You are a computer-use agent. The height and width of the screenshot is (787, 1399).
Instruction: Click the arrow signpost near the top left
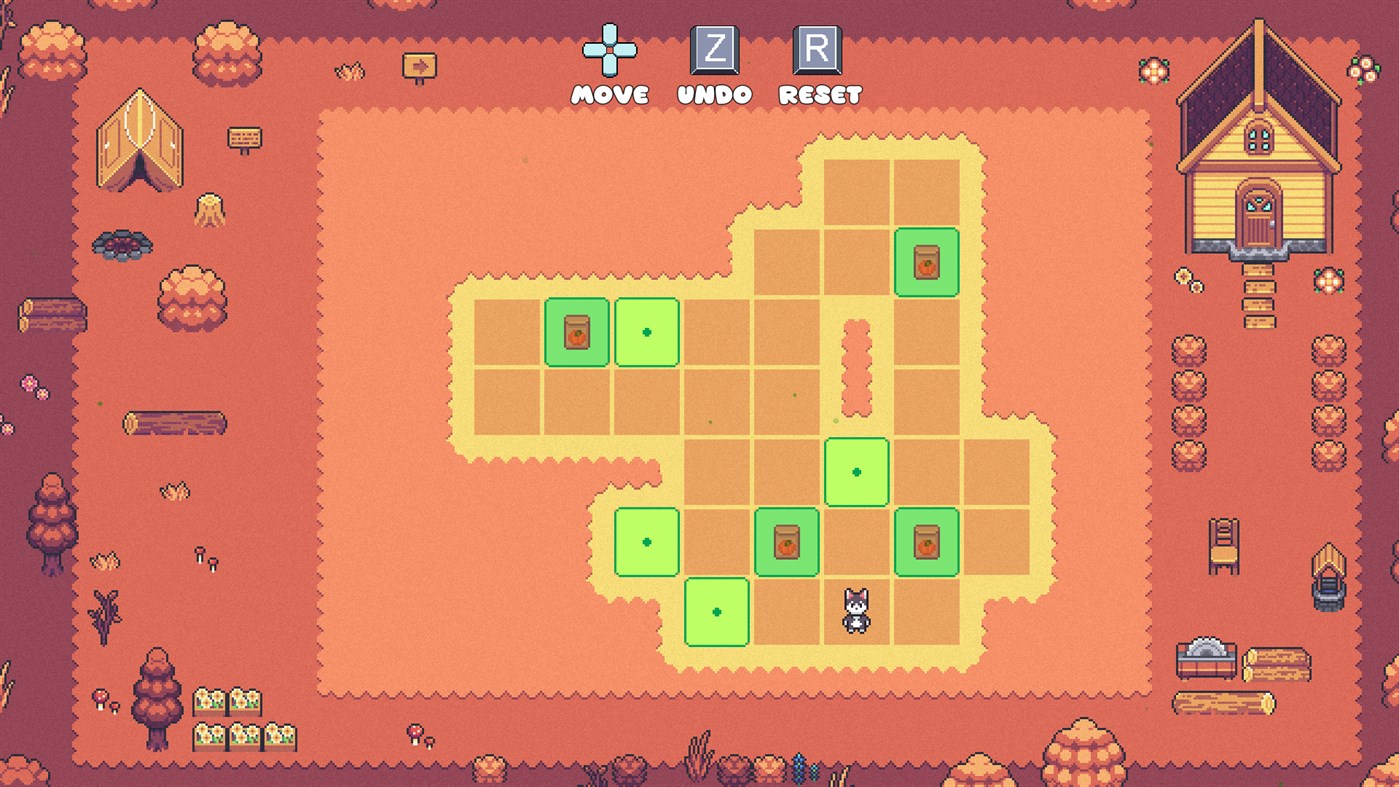[x=422, y=65]
